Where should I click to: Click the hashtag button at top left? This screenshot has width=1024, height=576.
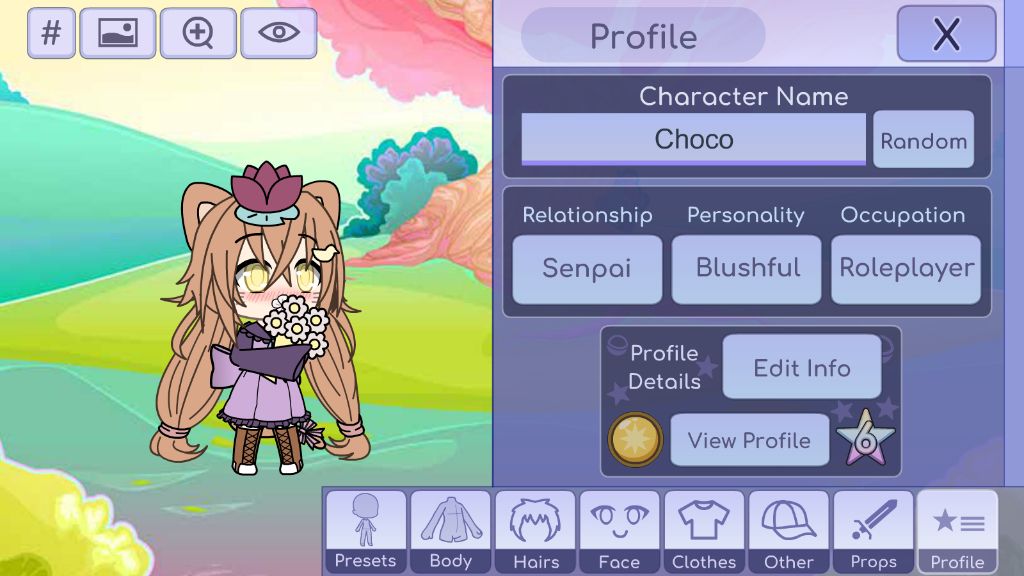pyautogui.click(x=51, y=33)
